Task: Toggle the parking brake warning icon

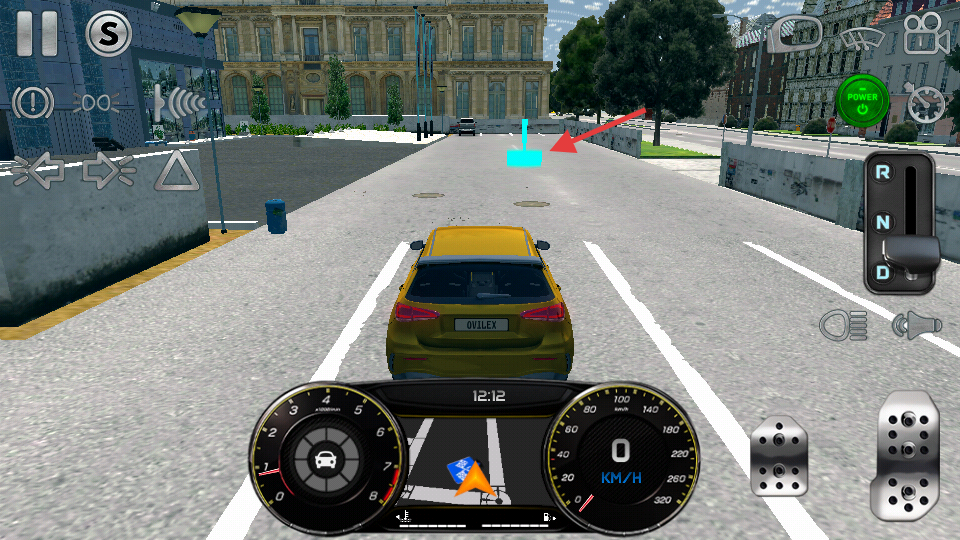Action: tap(33, 102)
